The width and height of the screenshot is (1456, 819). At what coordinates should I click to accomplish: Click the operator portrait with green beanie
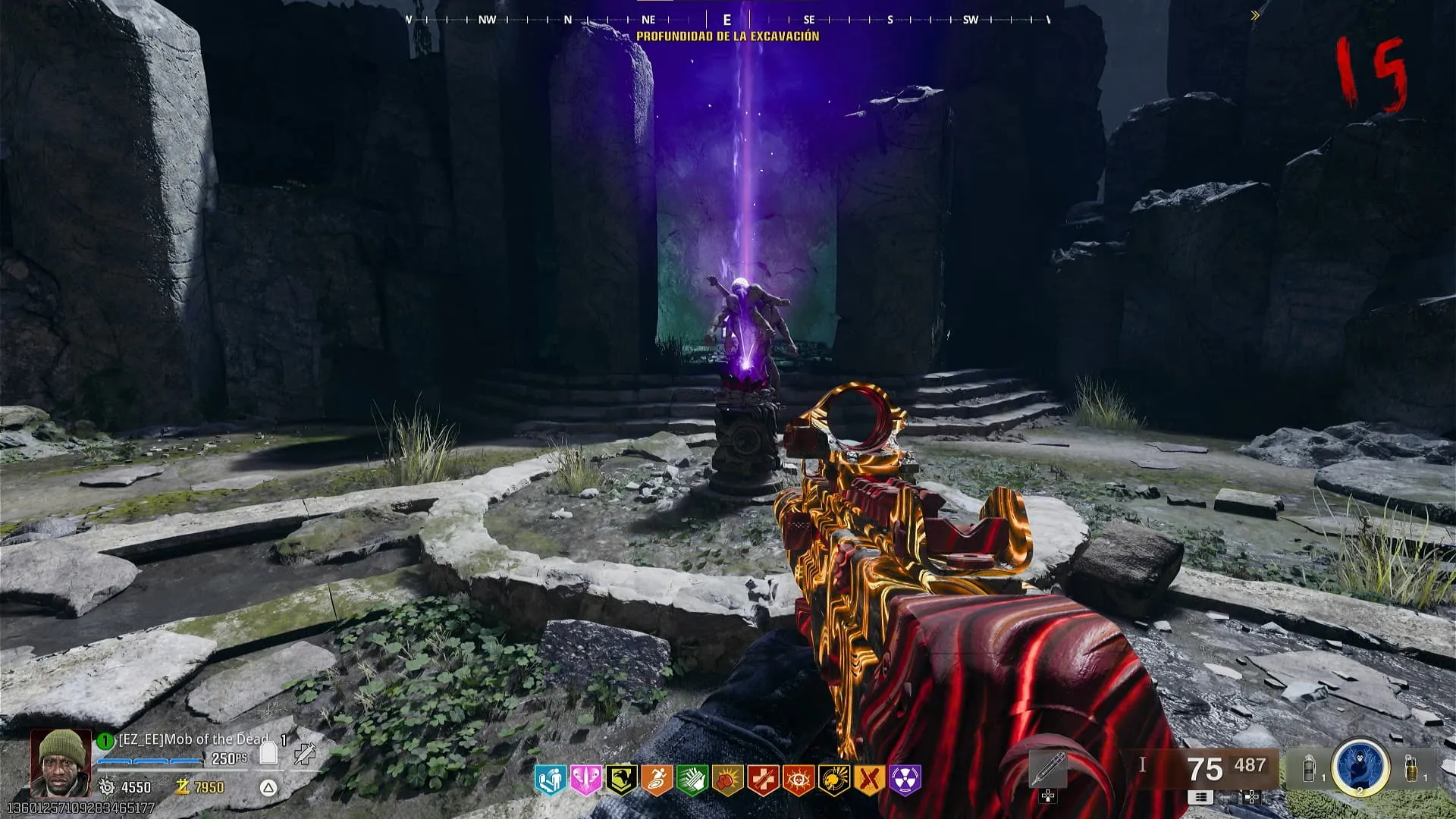coord(61,761)
